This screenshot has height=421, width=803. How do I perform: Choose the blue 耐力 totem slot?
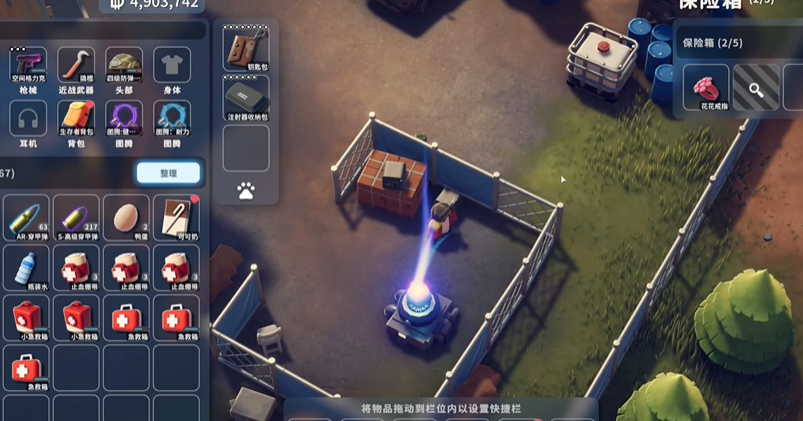coord(172,120)
